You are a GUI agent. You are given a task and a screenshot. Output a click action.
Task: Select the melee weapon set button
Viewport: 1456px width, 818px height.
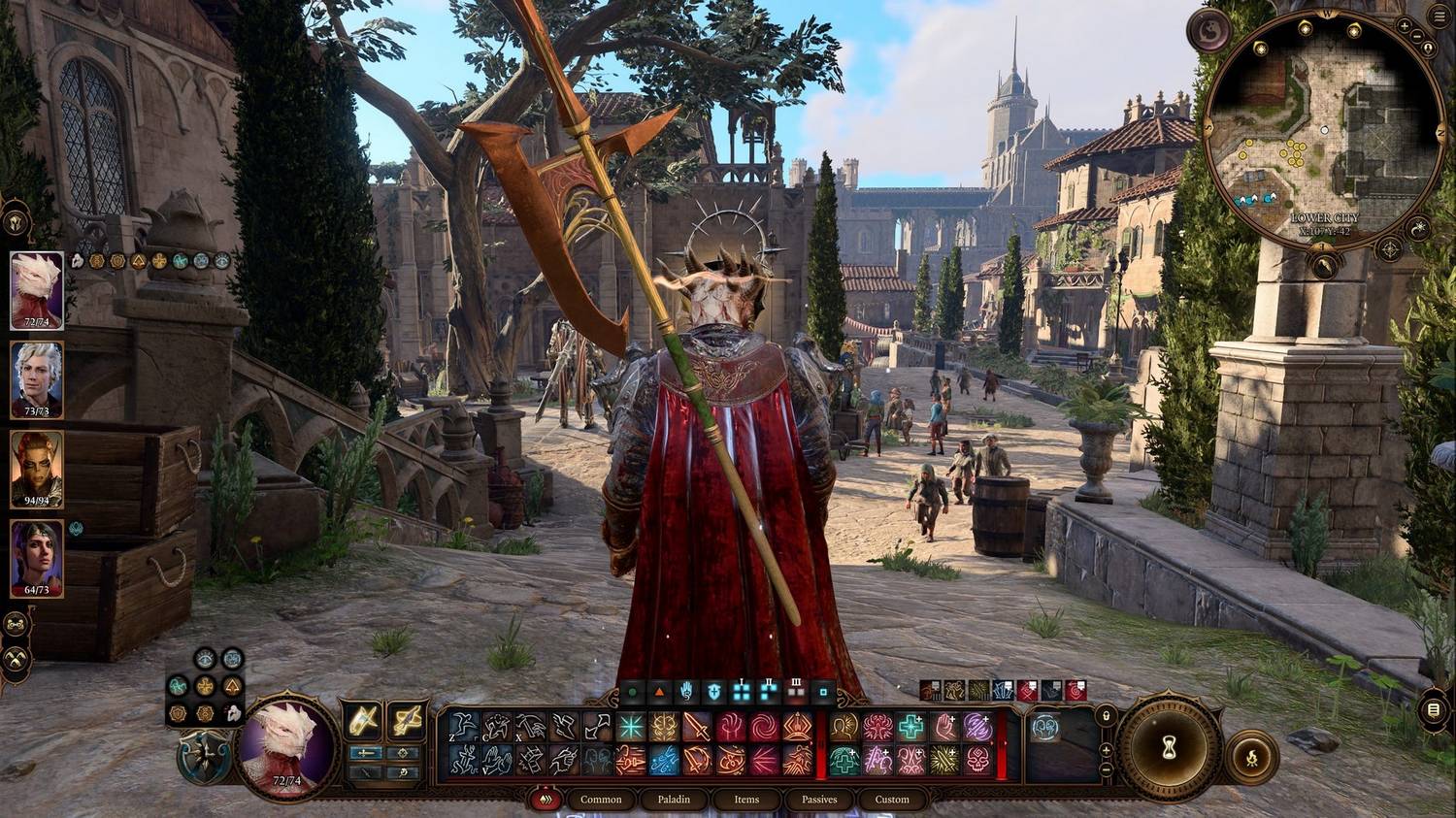(363, 721)
